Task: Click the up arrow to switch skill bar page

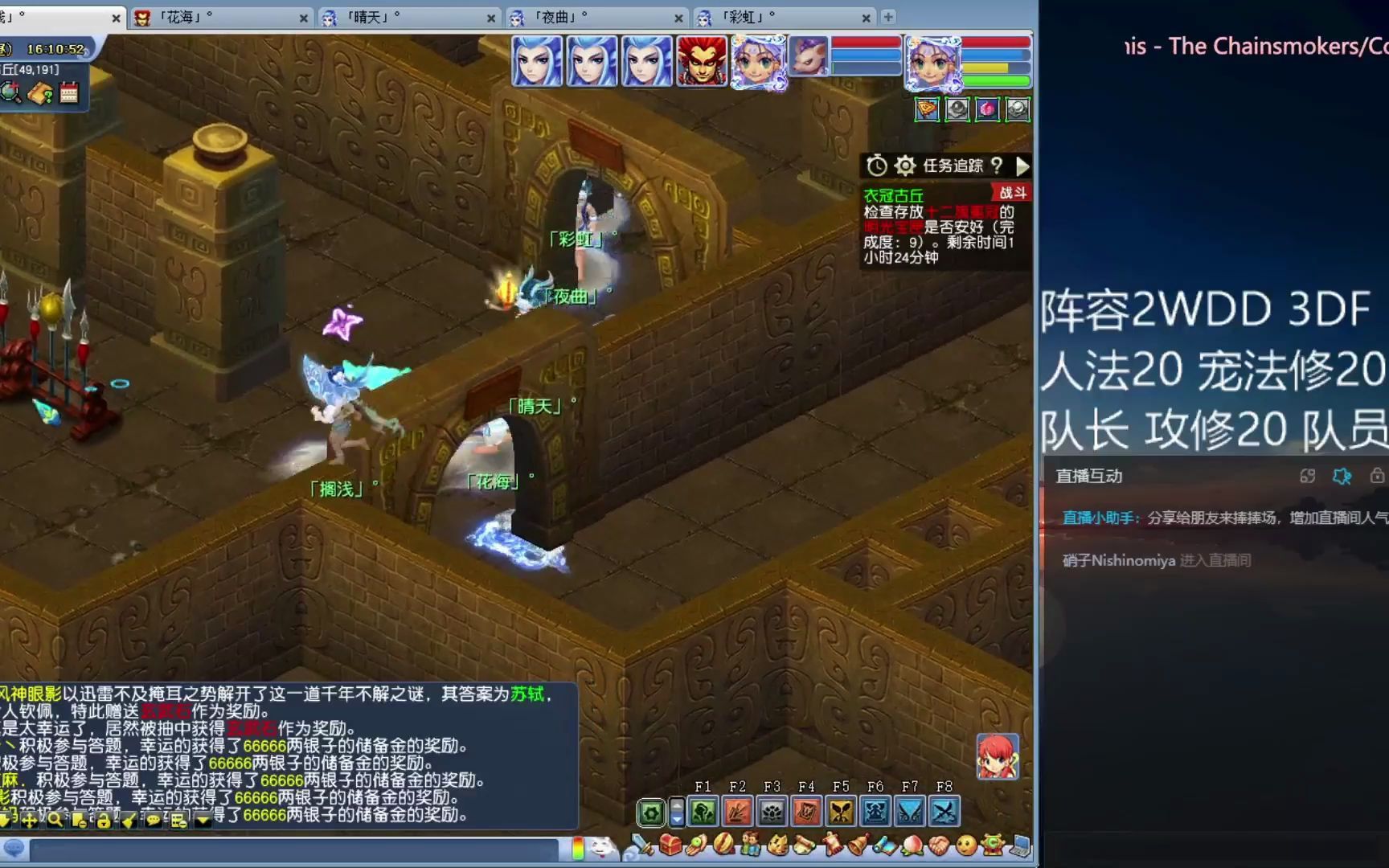Action: point(678,805)
